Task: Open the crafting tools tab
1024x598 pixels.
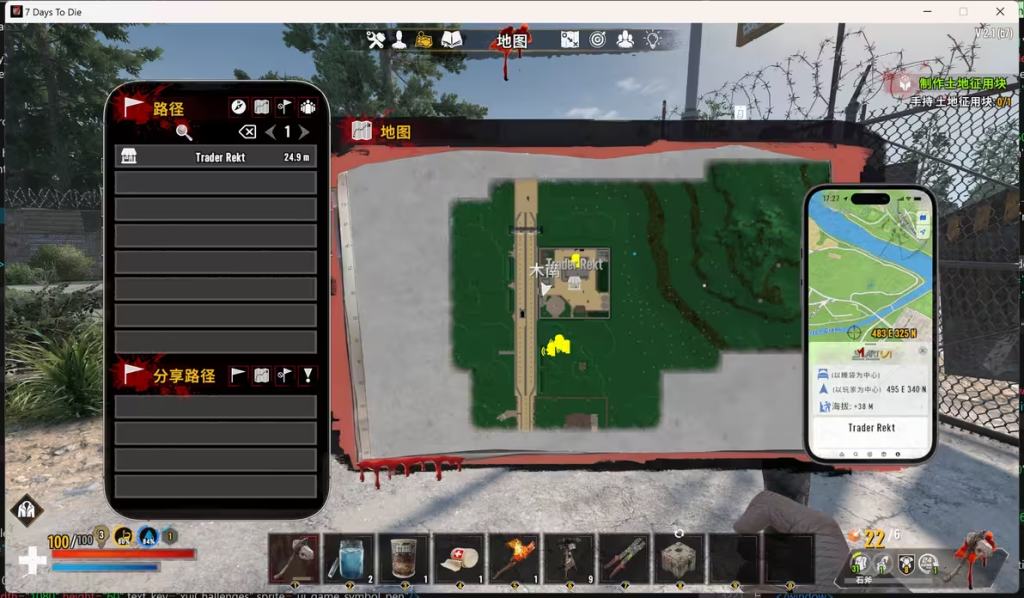Action: tap(376, 40)
